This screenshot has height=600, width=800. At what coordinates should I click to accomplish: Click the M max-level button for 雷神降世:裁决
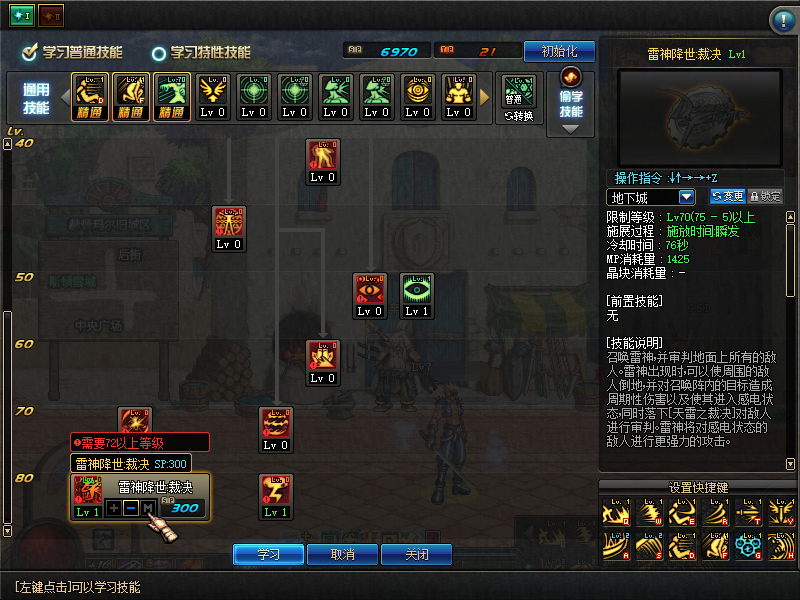coord(148,508)
